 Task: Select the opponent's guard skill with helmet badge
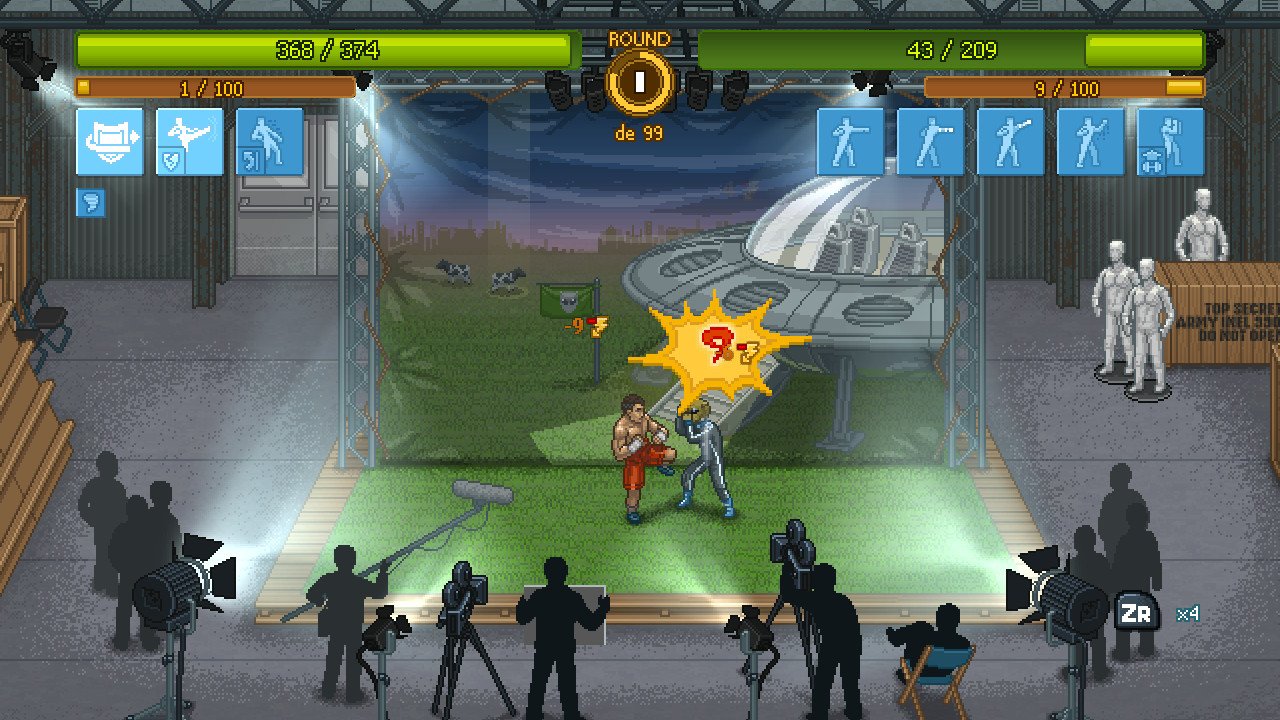1170,142
